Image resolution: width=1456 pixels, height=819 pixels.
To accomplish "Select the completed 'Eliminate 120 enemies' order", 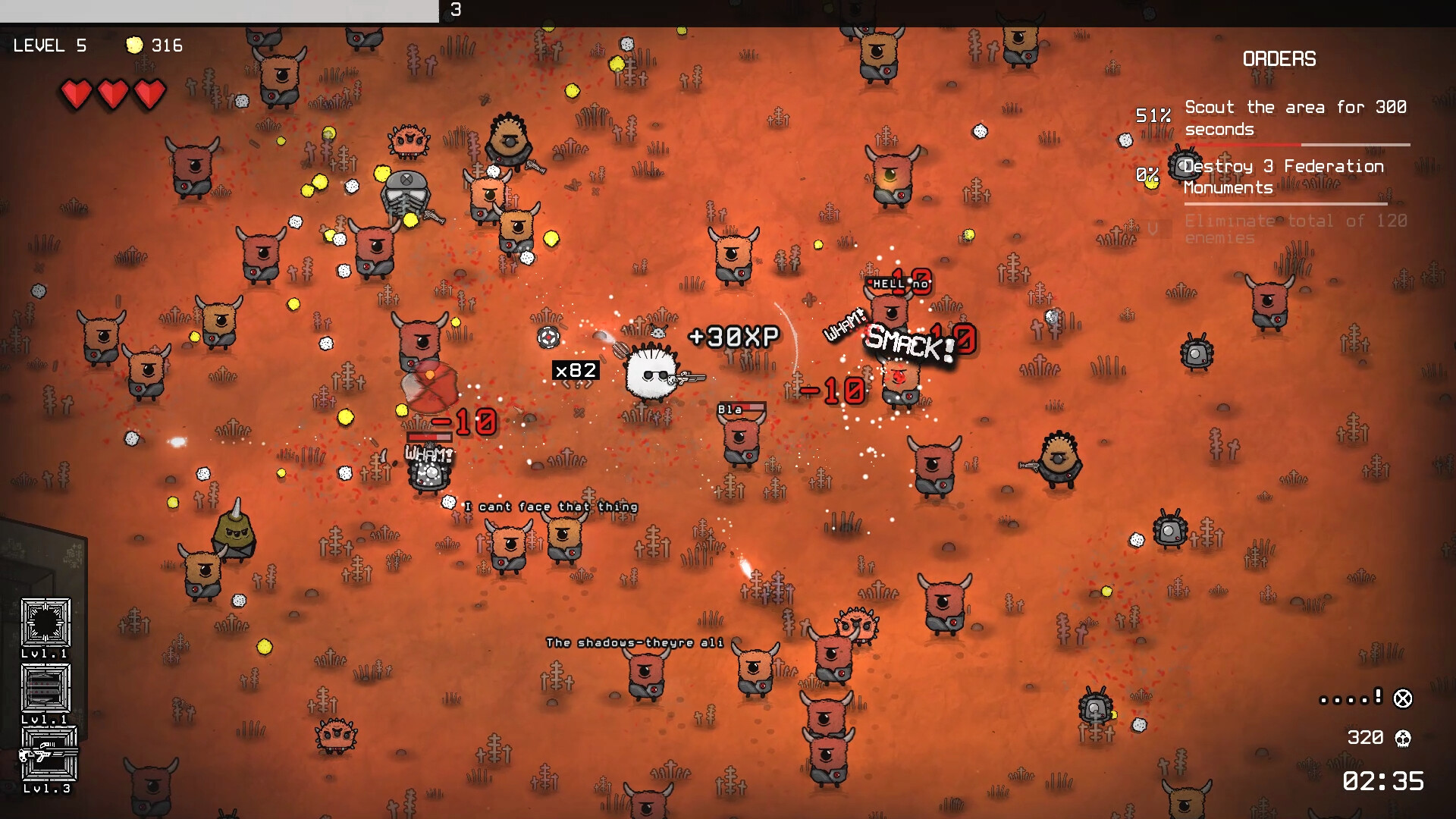I will 1295,229.
